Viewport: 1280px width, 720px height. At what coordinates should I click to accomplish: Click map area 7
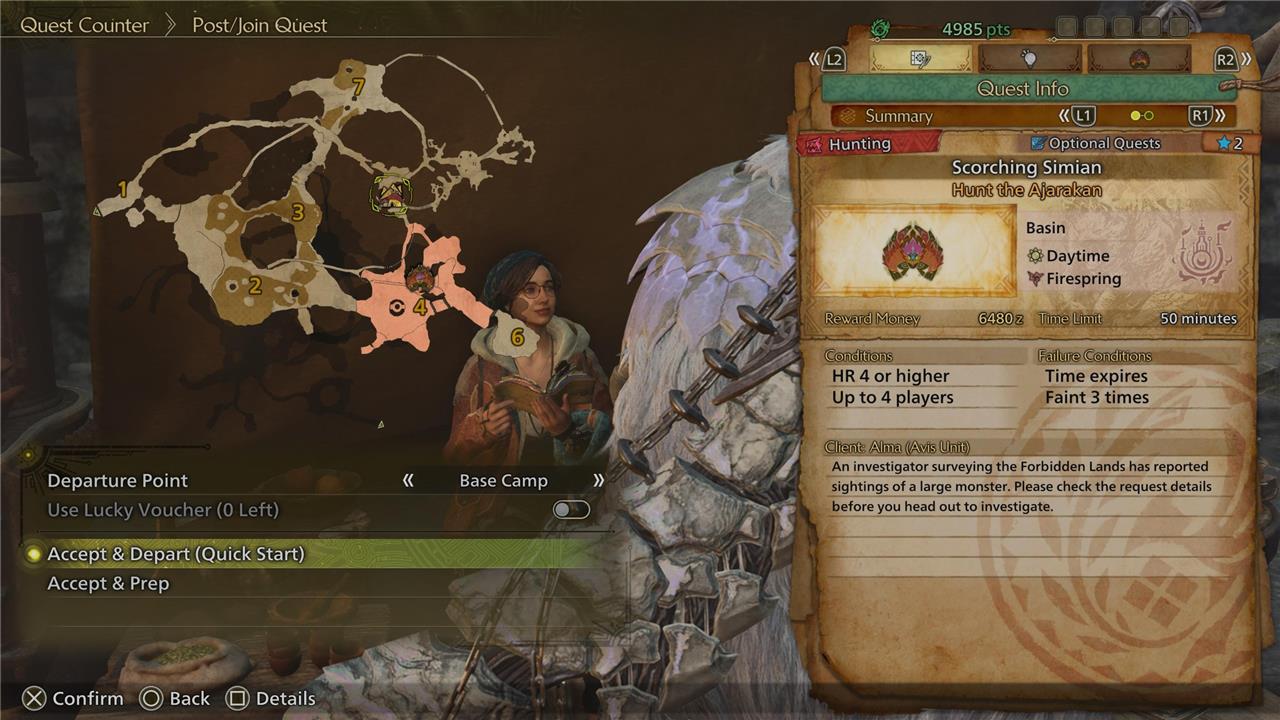(357, 88)
